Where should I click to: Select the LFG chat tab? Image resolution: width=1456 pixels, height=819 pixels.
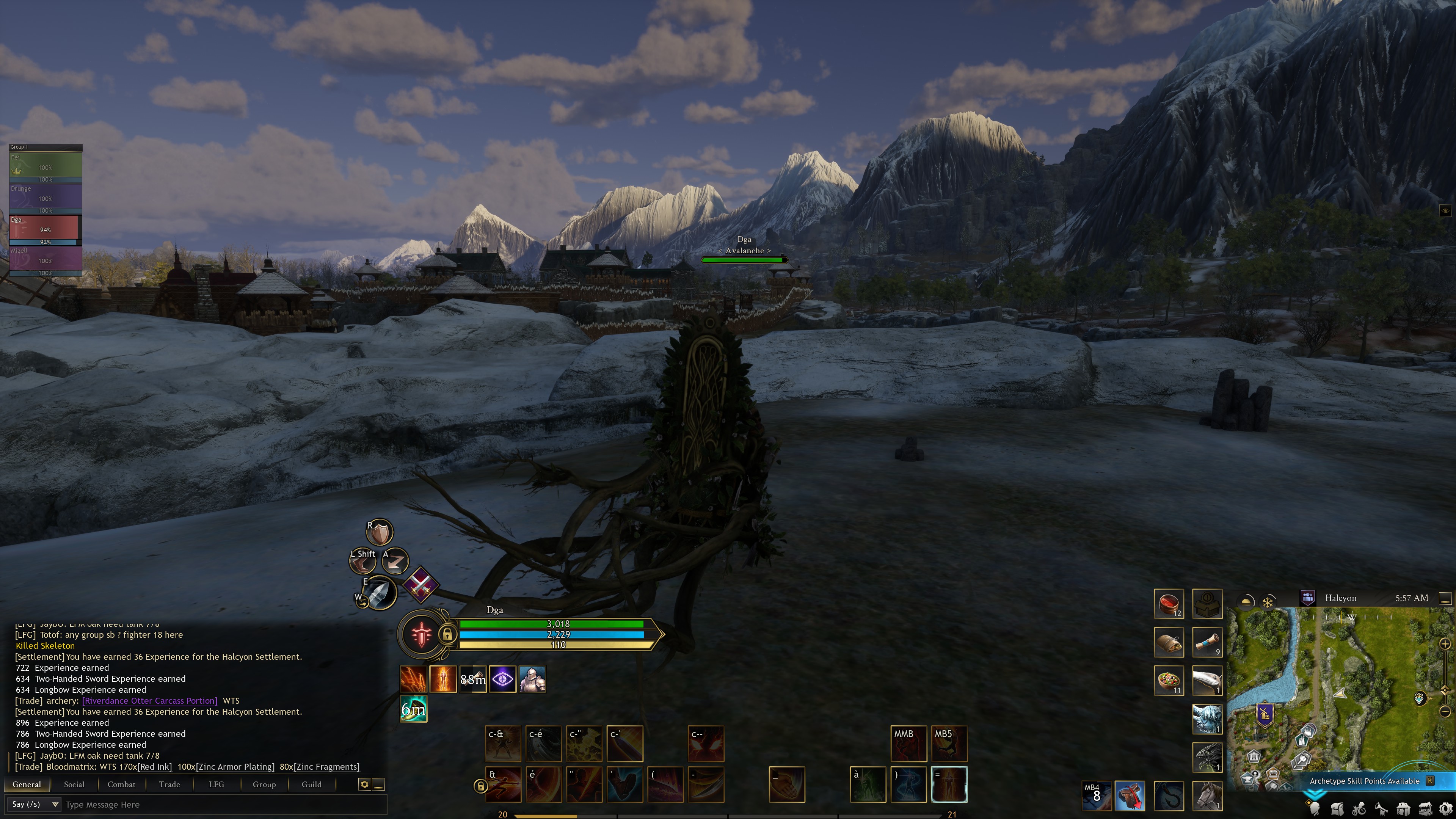[x=216, y=784]
